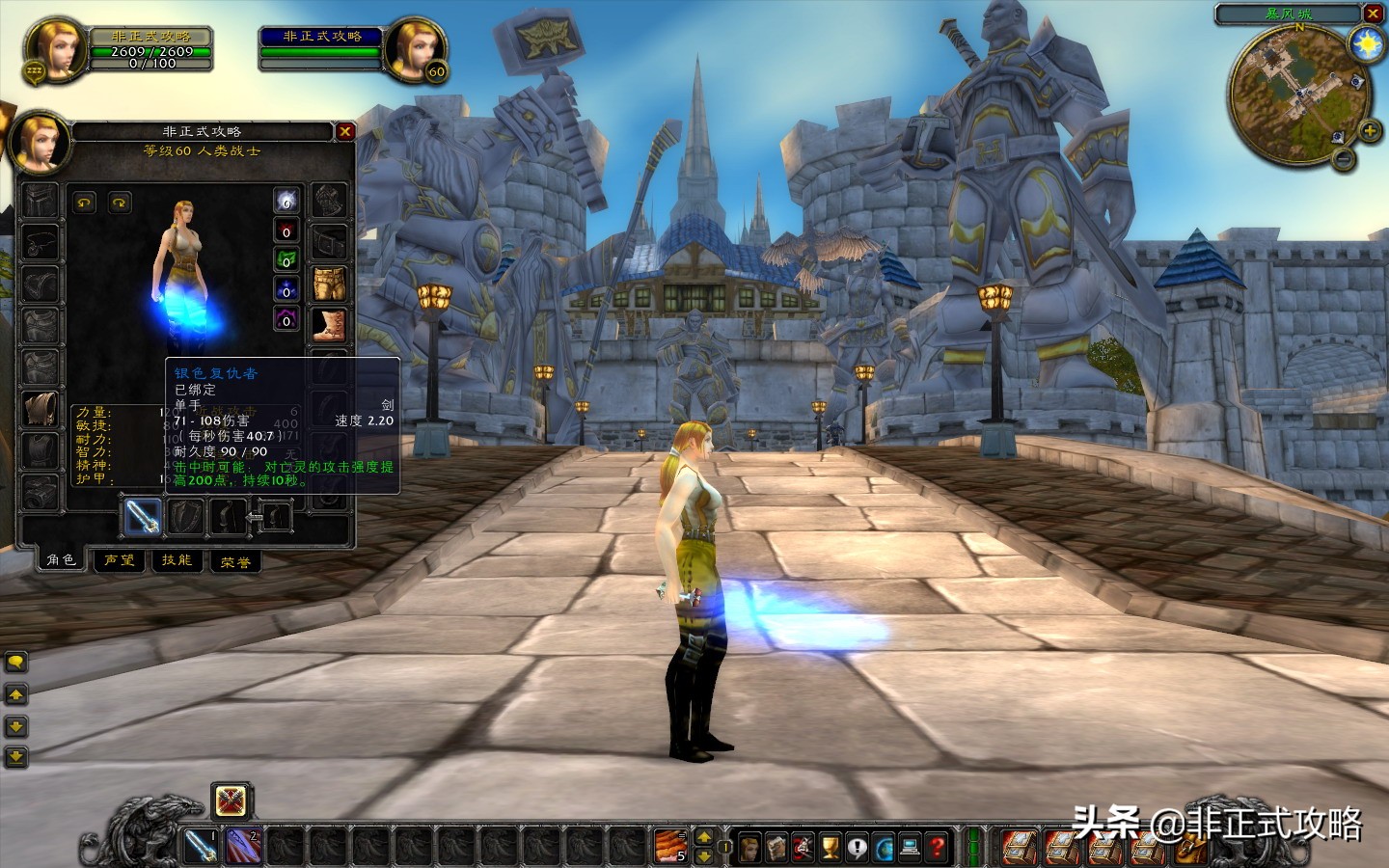Rotate character model left
Screen dimensions: 1389x868
(85, 203)
